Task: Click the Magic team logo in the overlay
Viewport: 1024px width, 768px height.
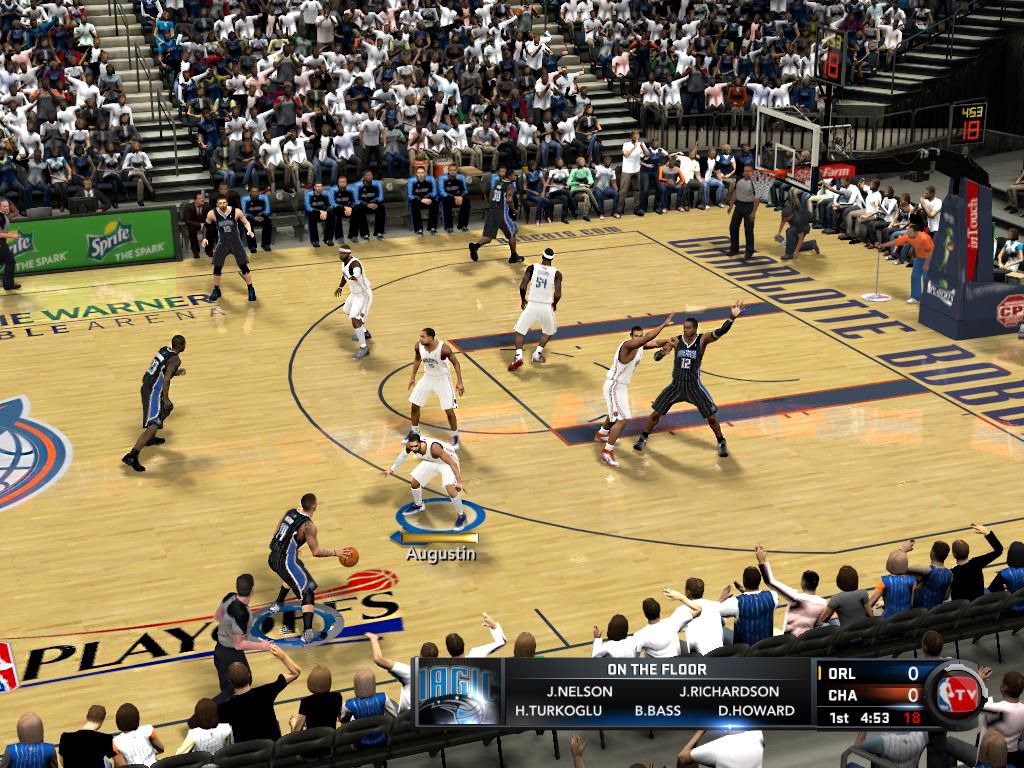Action: pos(459,692)
